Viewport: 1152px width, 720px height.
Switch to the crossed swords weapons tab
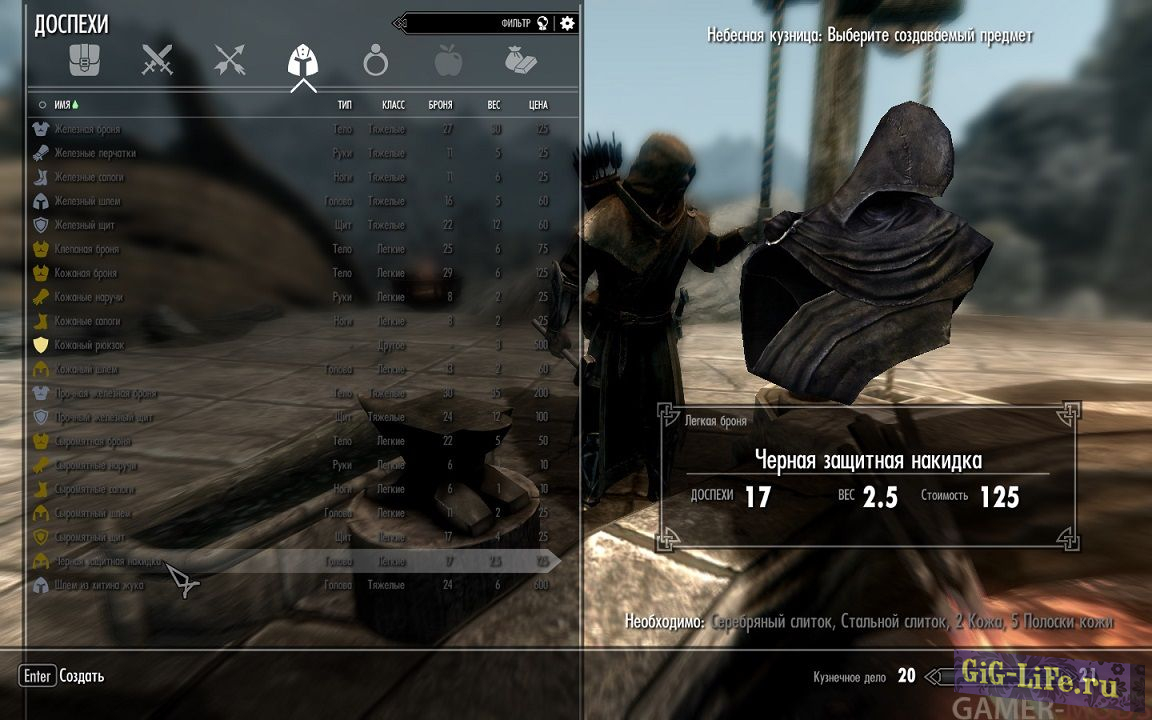tap(157, 62)
